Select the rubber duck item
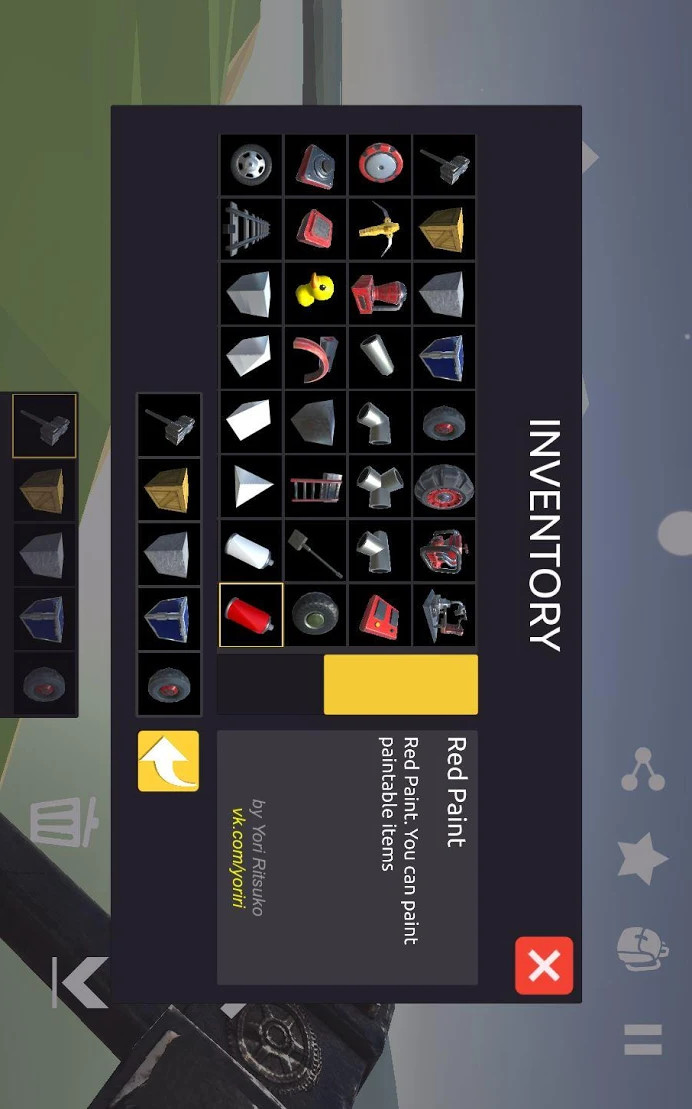Viewport: 692px width, 1109px height. pos(315,293)
